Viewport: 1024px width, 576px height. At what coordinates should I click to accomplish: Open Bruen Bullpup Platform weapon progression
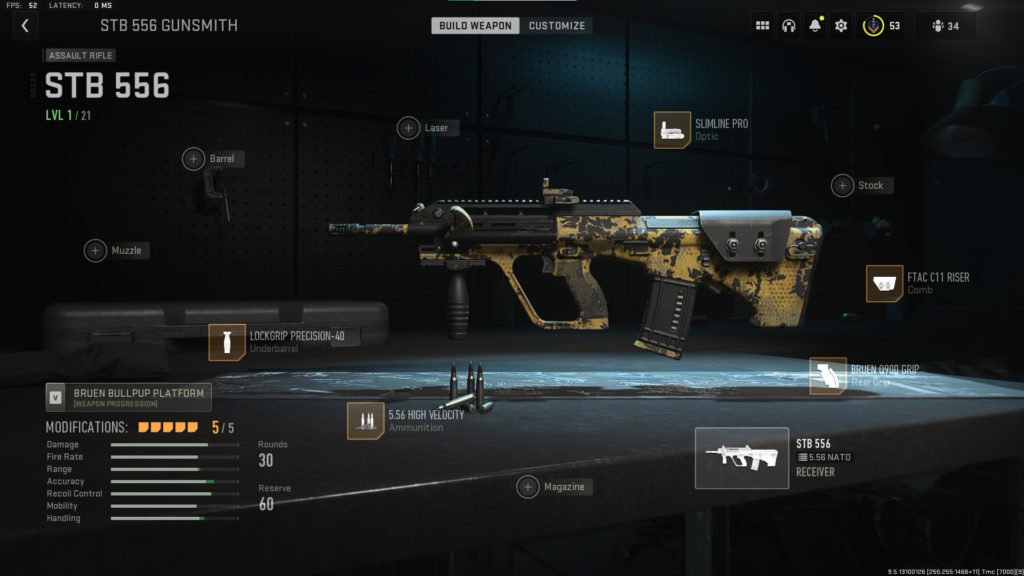(129, 397)
